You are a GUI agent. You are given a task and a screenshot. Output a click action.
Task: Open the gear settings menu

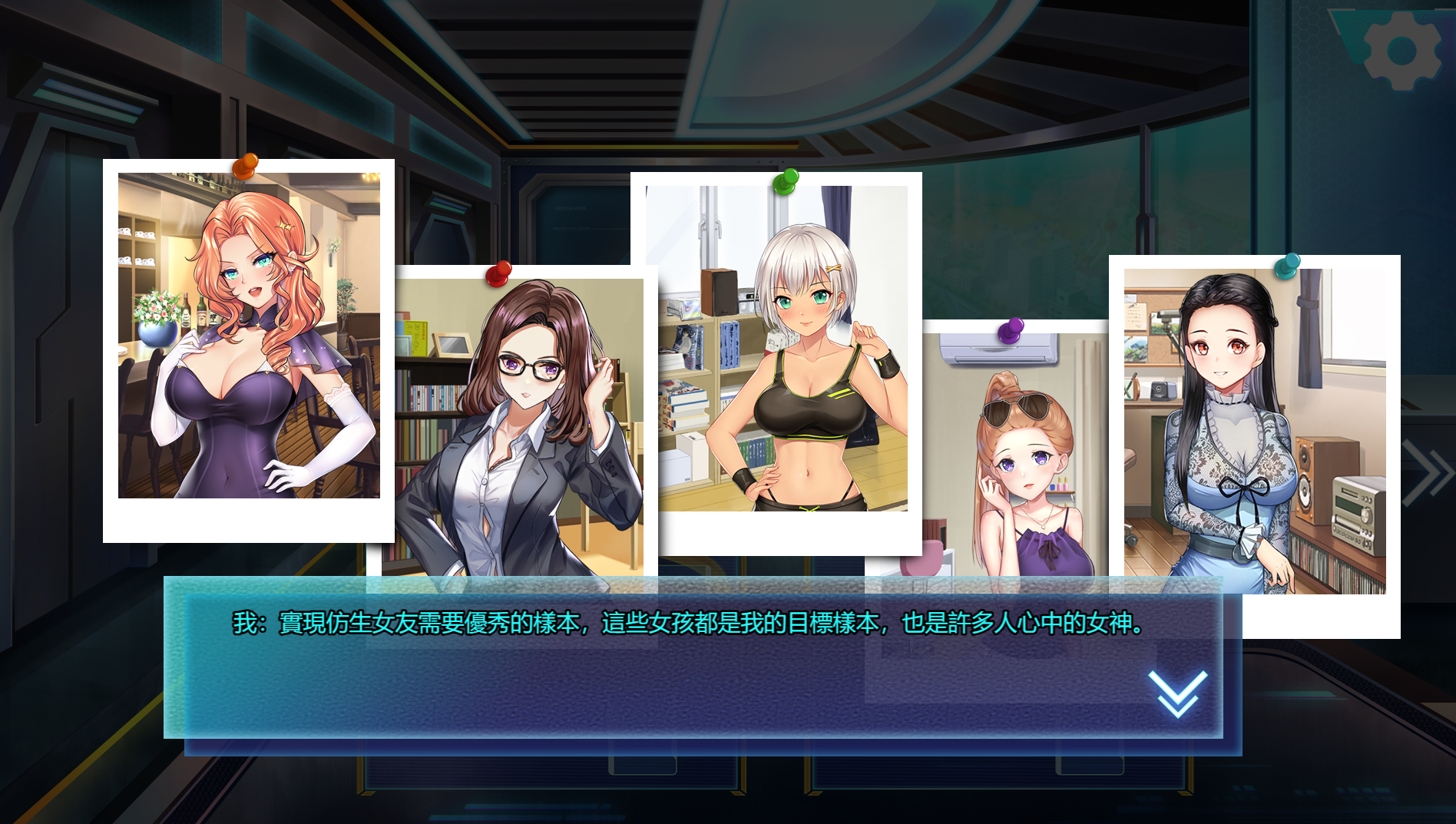pos(1401,51)
